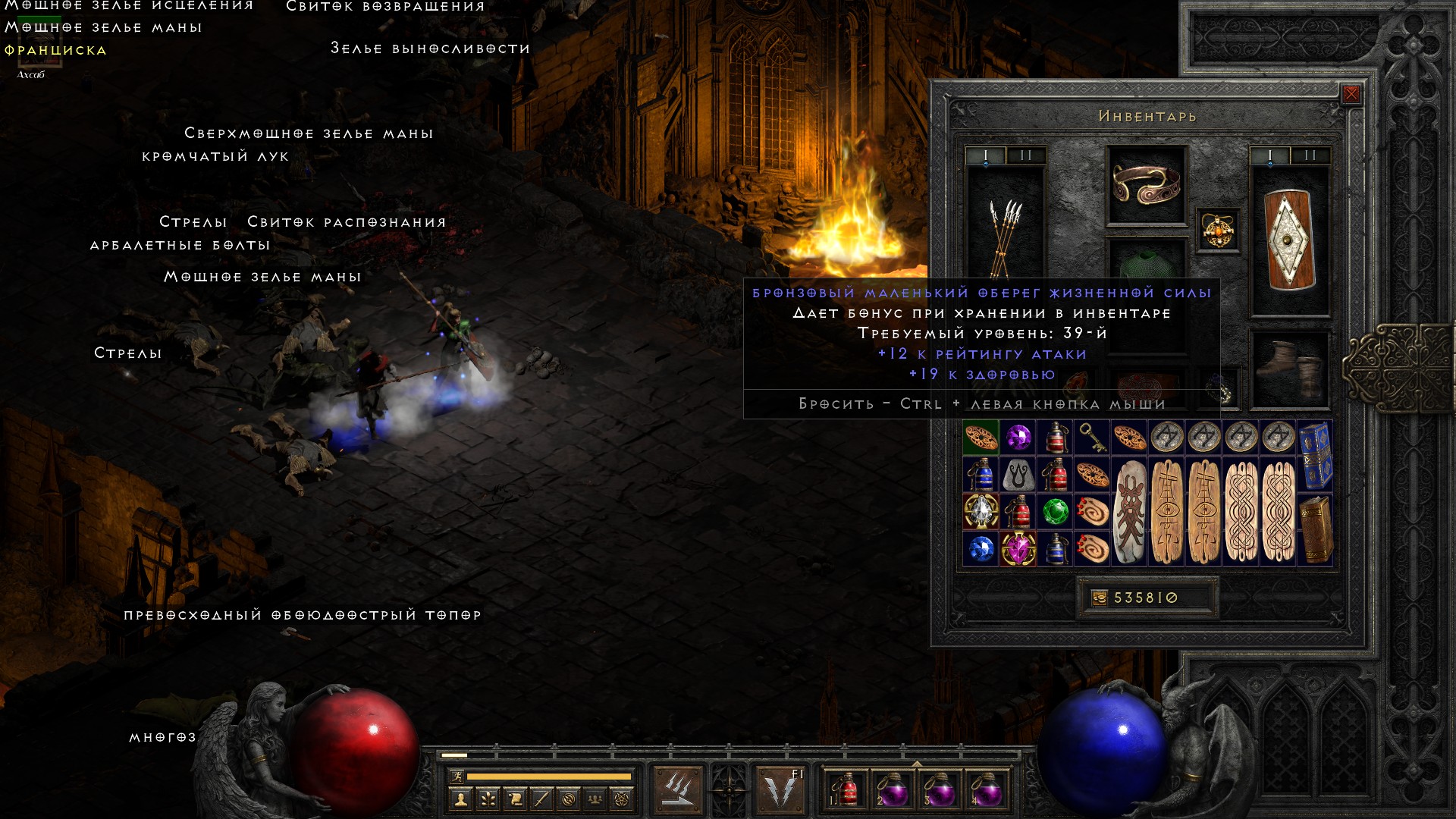Select the amulet equipment slot
This screenshot has height=819, width=1456.
tap(1218, 230)
